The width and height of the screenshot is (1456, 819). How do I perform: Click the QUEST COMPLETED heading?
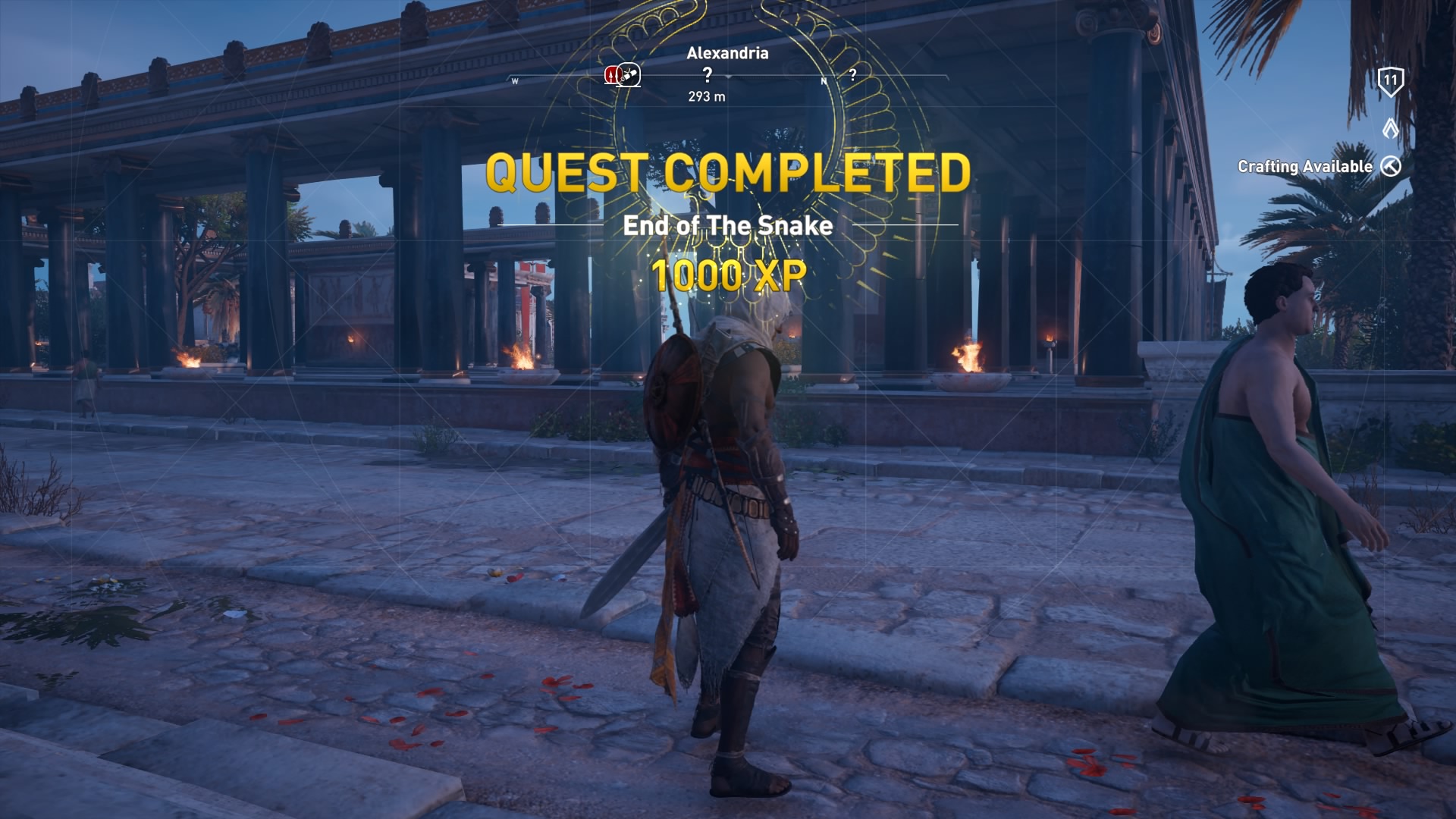coord(728,174)
